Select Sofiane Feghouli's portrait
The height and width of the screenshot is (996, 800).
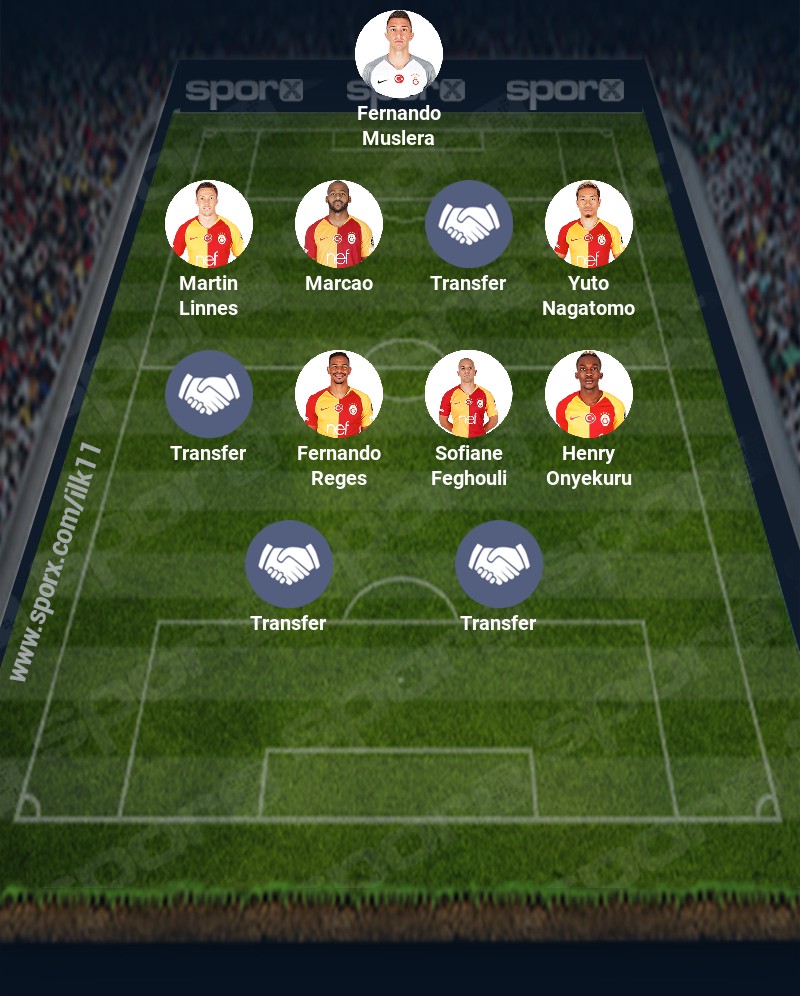[469, 394]
